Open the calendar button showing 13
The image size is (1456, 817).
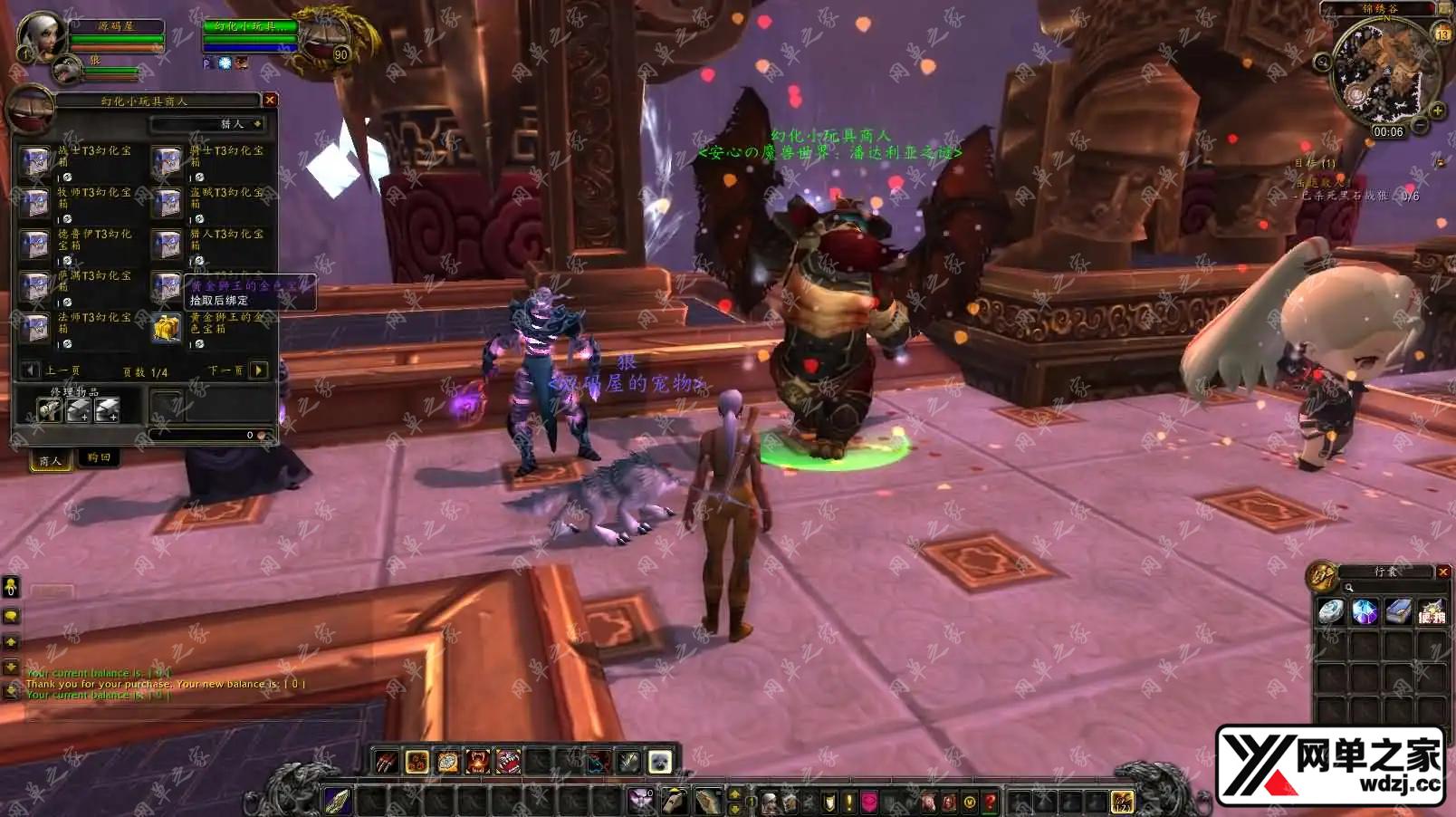point(1442,34)
